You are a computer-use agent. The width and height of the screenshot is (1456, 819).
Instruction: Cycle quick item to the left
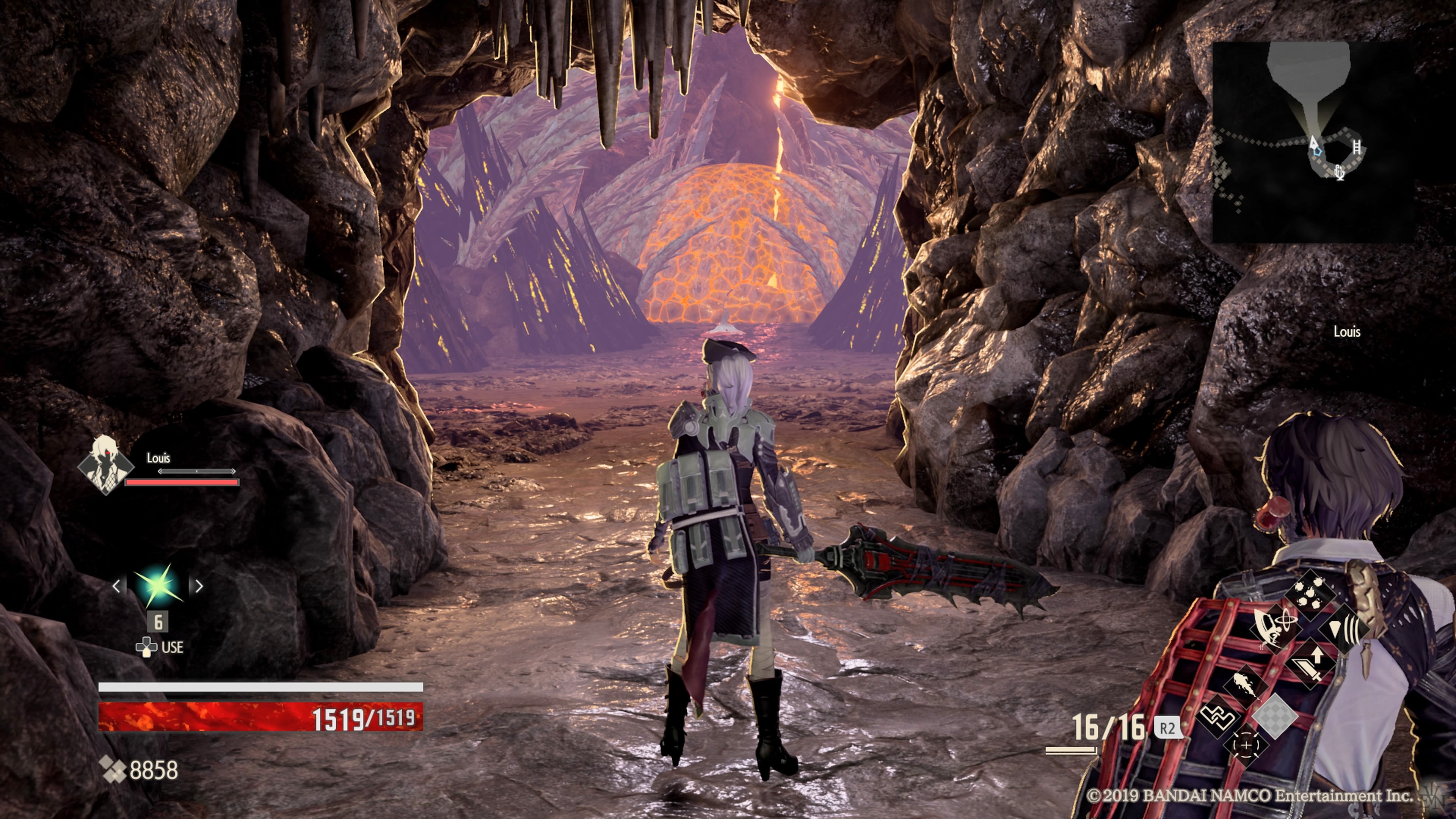tap(117, 586)
